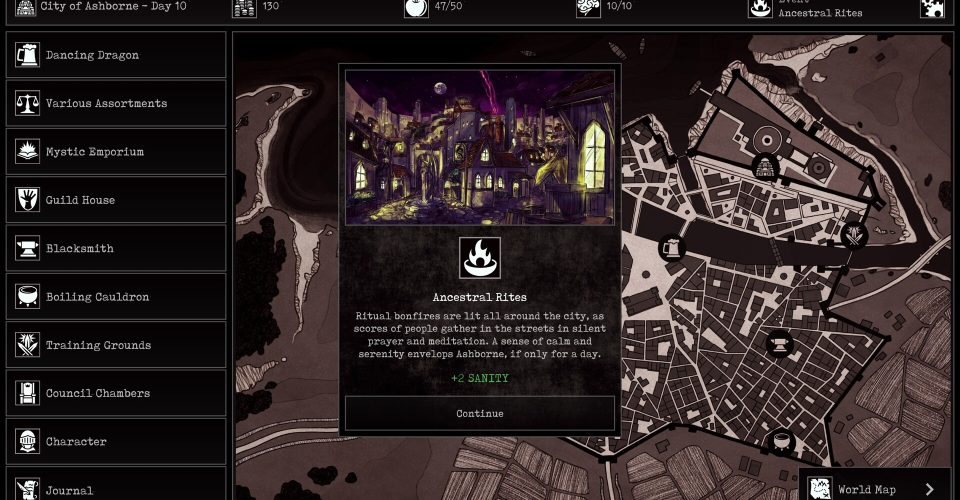Image resolution: width=960 pixels, height=500 pixels.
Task: Continue past the Ancestral Rites event
Action: tap(480, 413)
